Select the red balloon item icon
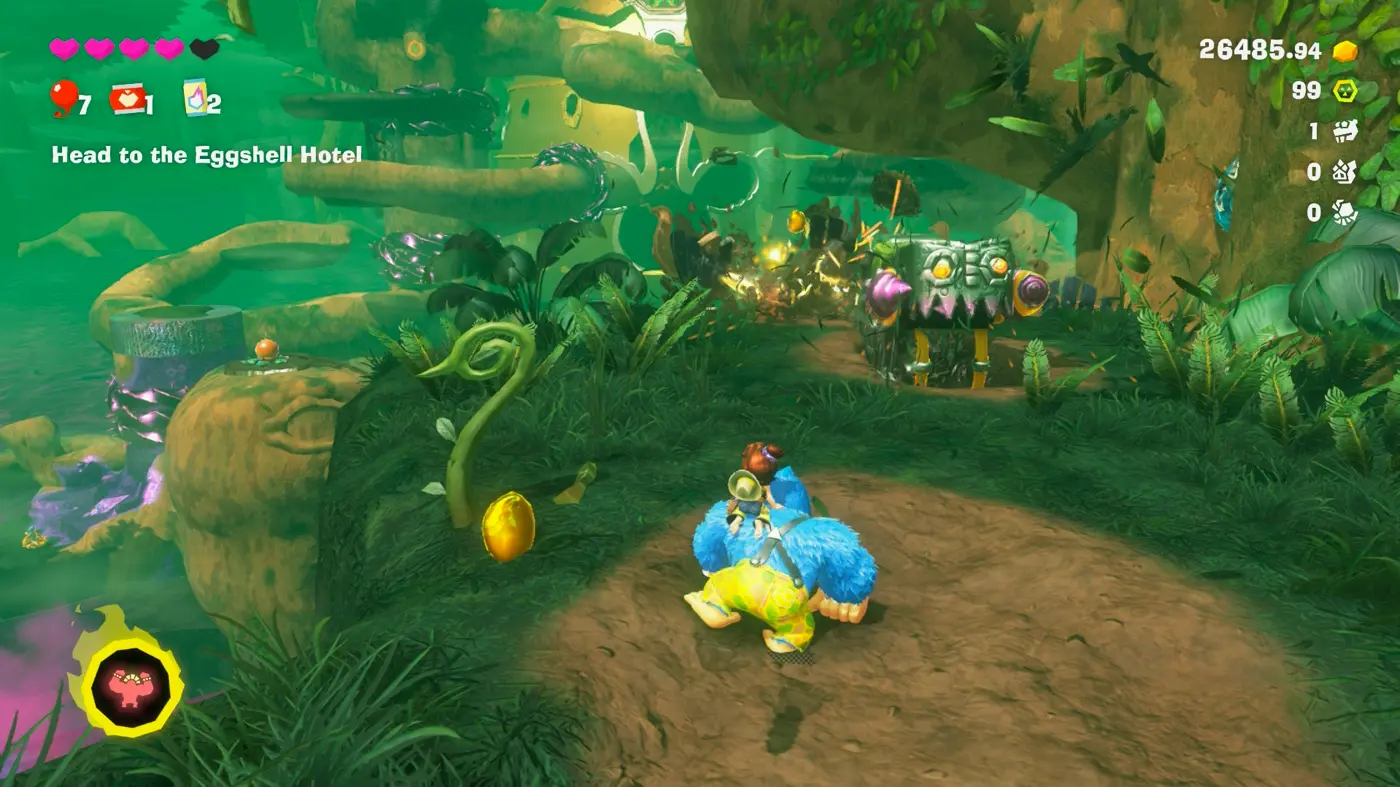The image size is (1400, 787). coord(63,98)
